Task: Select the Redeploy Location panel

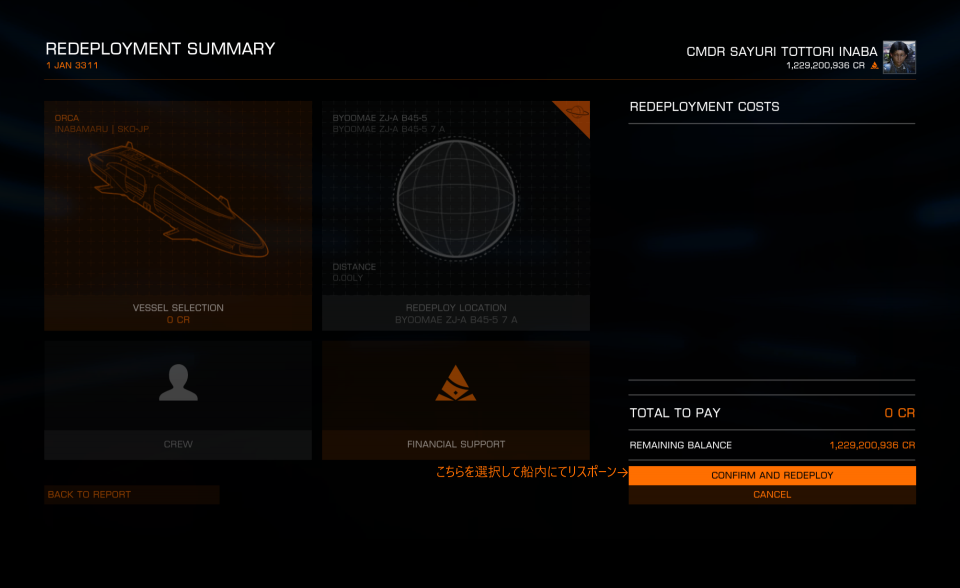Action: pos(456,215)
